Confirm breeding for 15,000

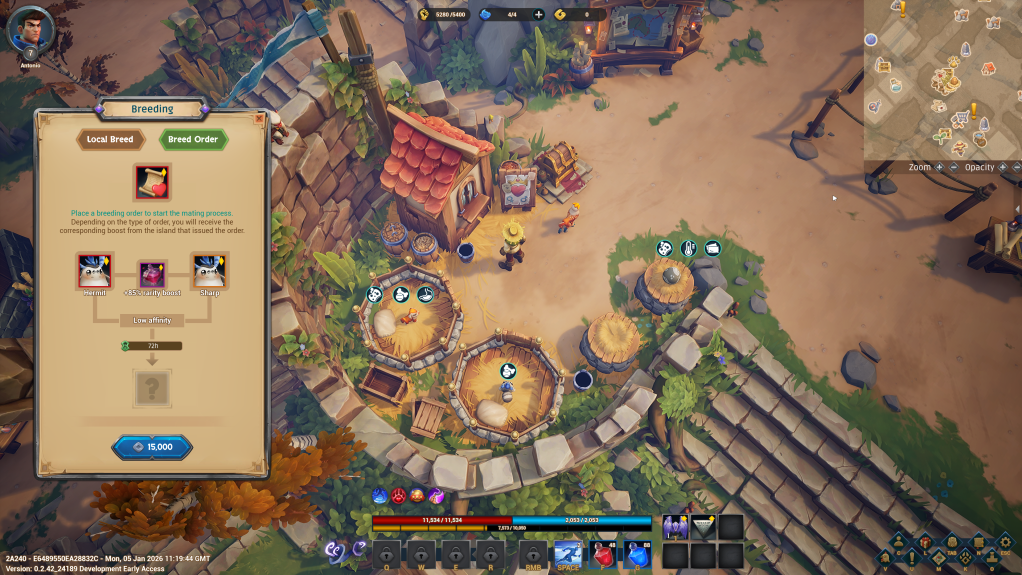click(152, 447)
